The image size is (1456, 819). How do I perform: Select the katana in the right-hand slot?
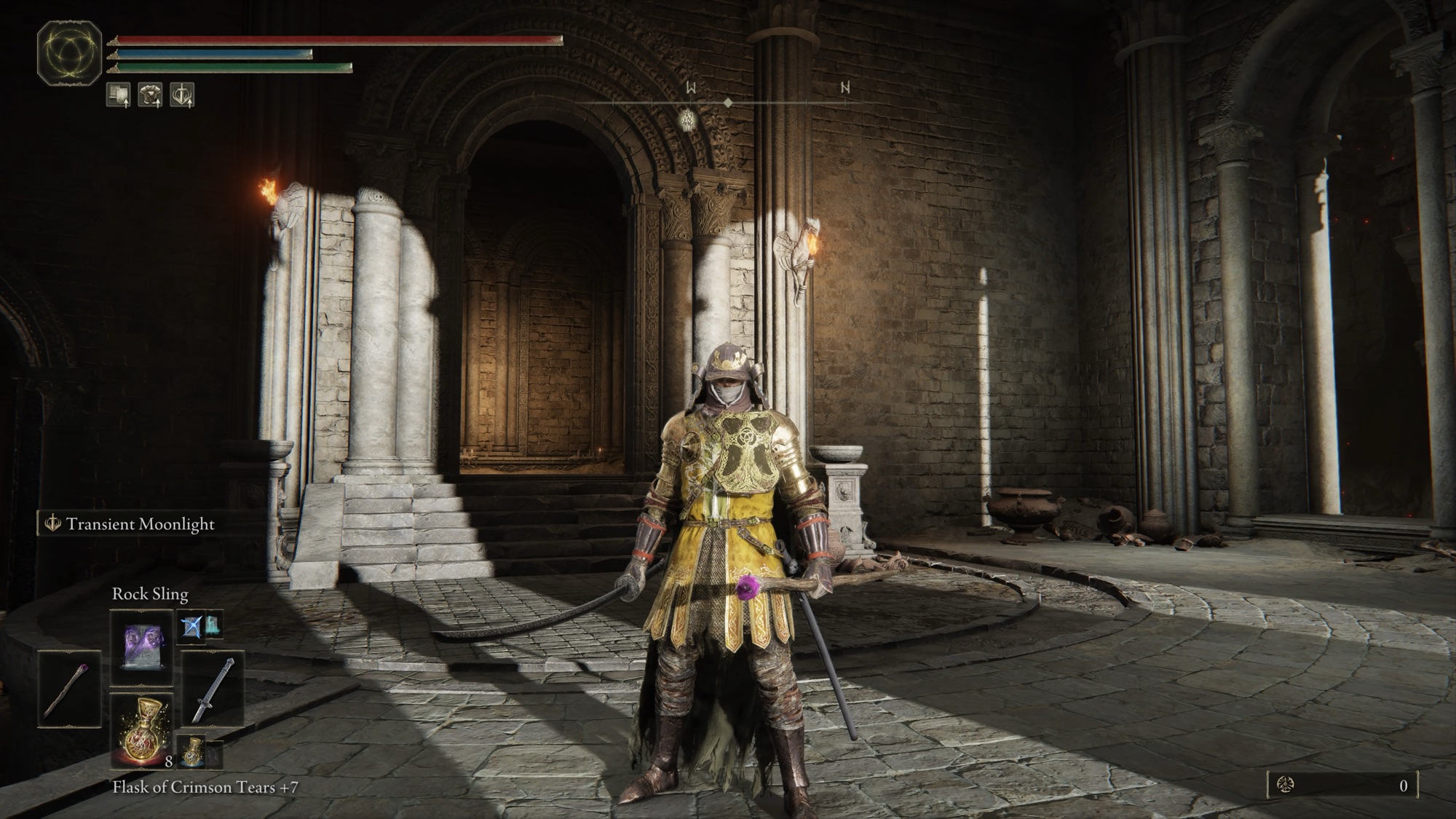pyautogui.click(x=213, y=689)
